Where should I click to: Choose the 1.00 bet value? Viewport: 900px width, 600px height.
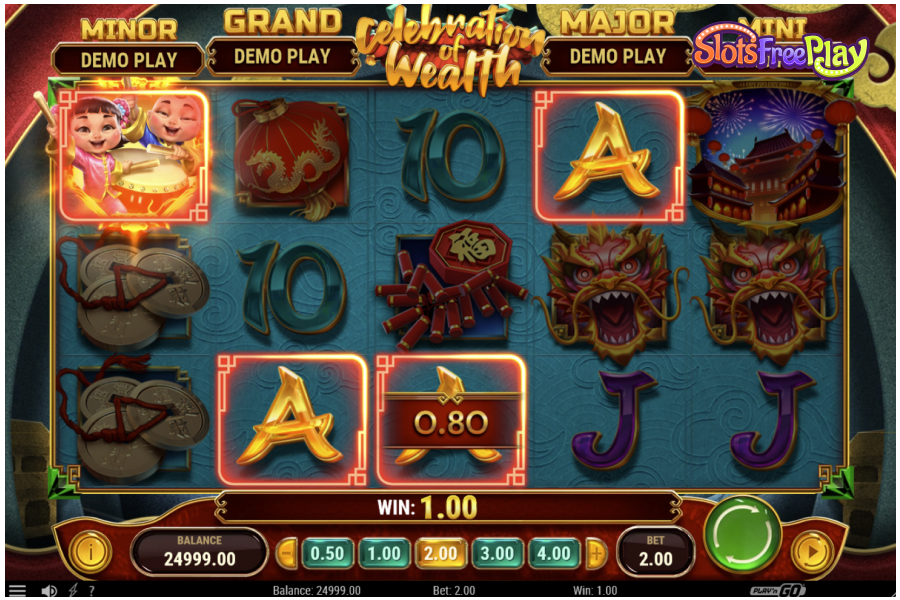click(384, 553)
